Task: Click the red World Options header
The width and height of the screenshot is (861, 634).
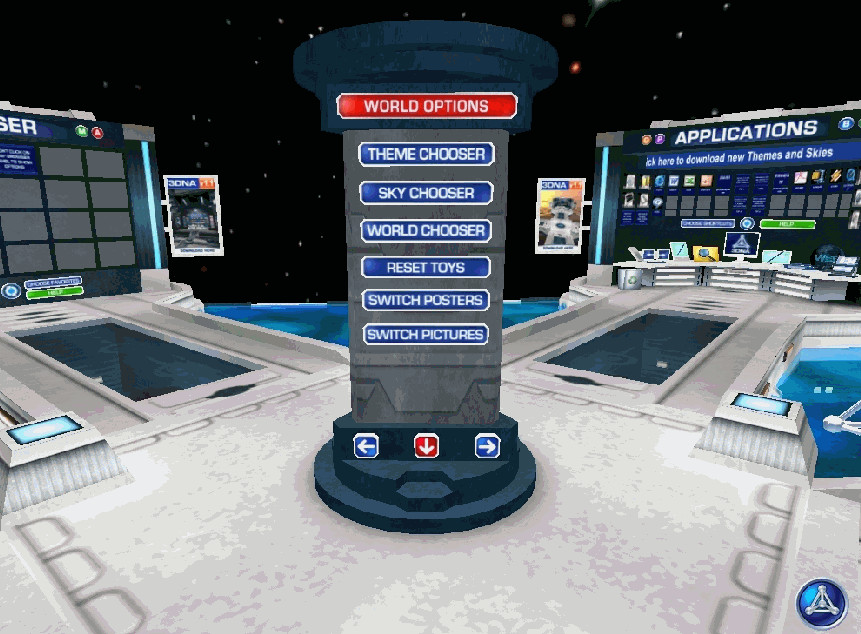Action: click(x=426, y=106)
